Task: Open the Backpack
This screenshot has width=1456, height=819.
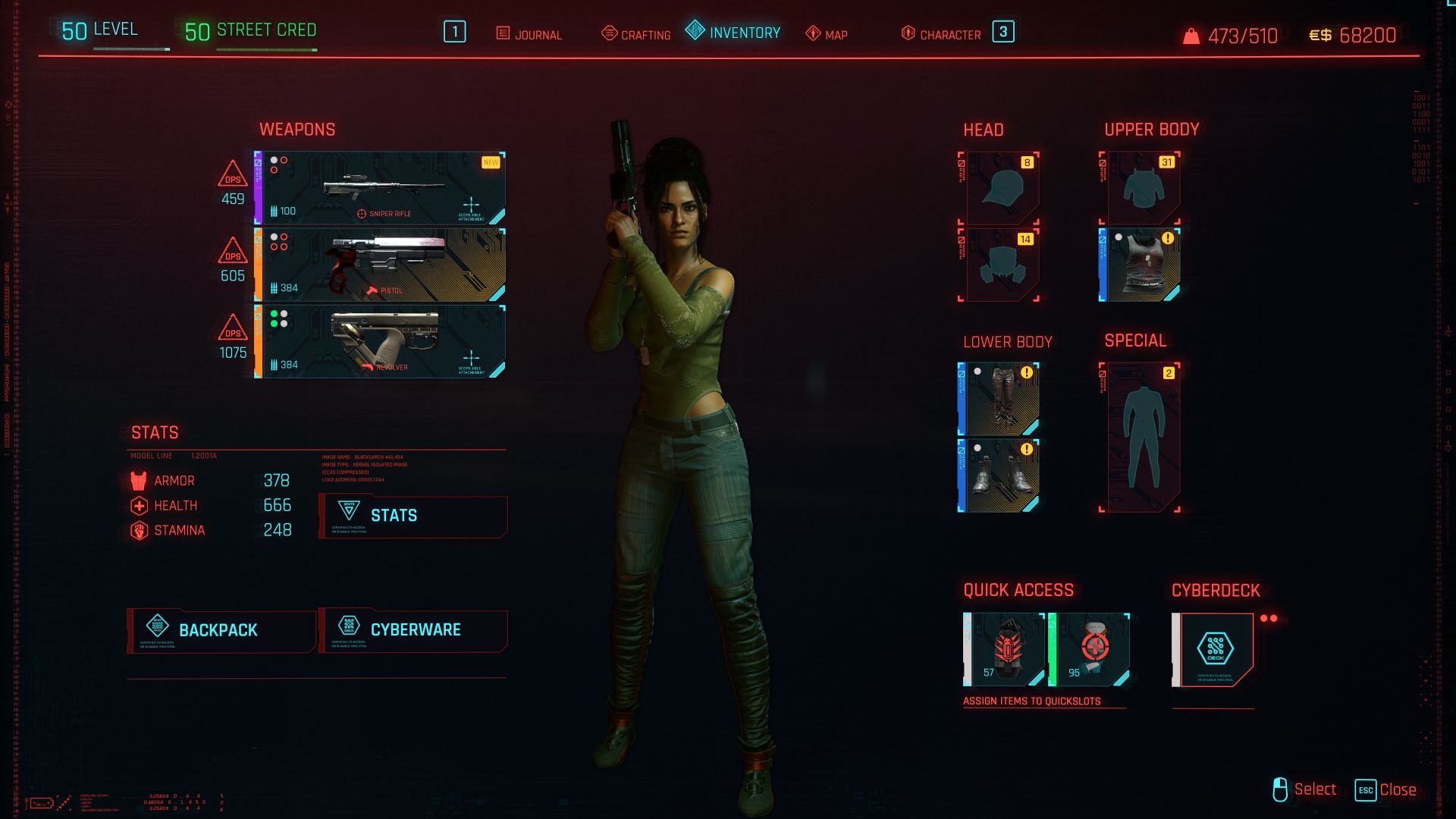Action: [x=221, y=630]
